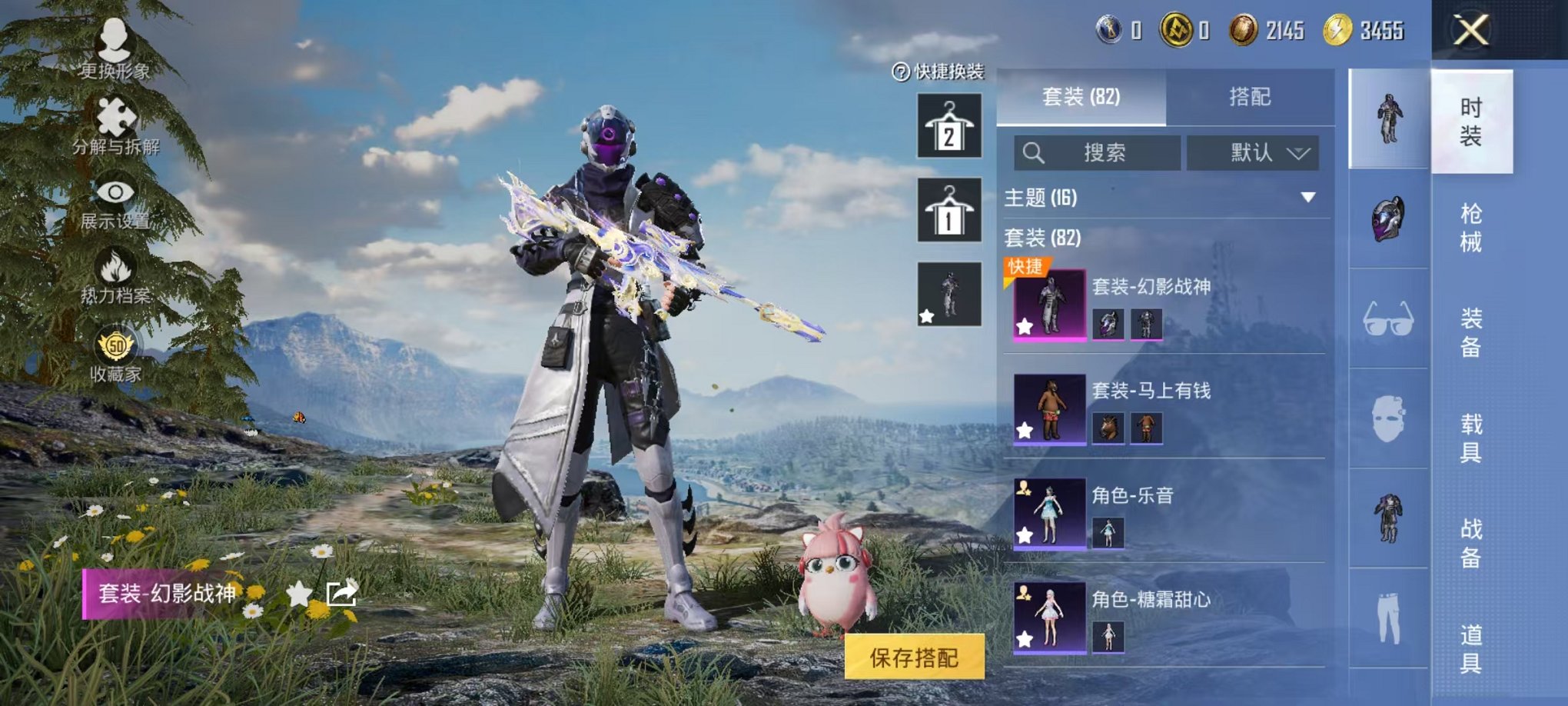Open quick-change outfit slot 2 hanger
Viewport: 1568px width, 706px height.
[x=951, y=125]
